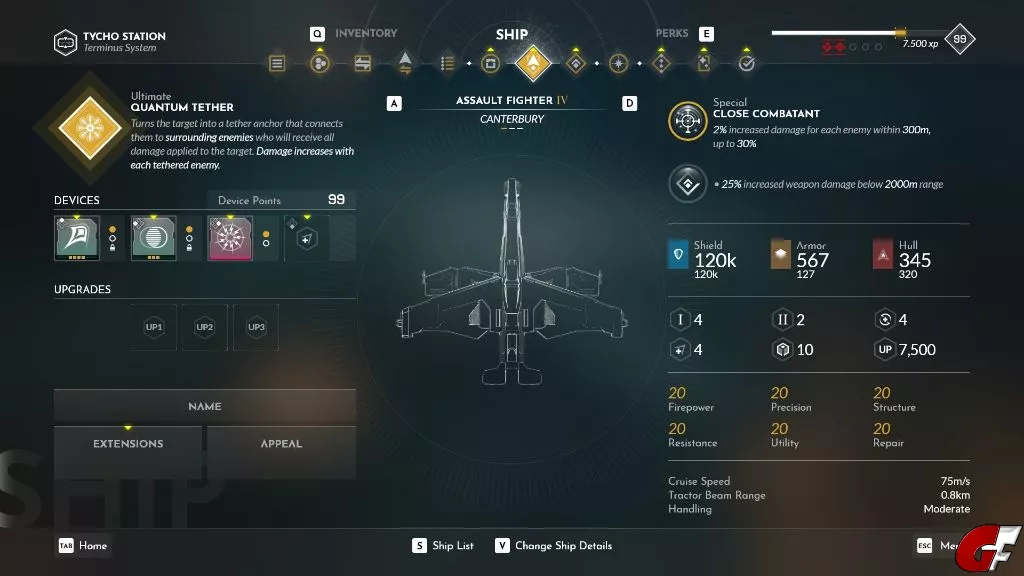Open the checkmark circle tab icon

pos(746,63)
